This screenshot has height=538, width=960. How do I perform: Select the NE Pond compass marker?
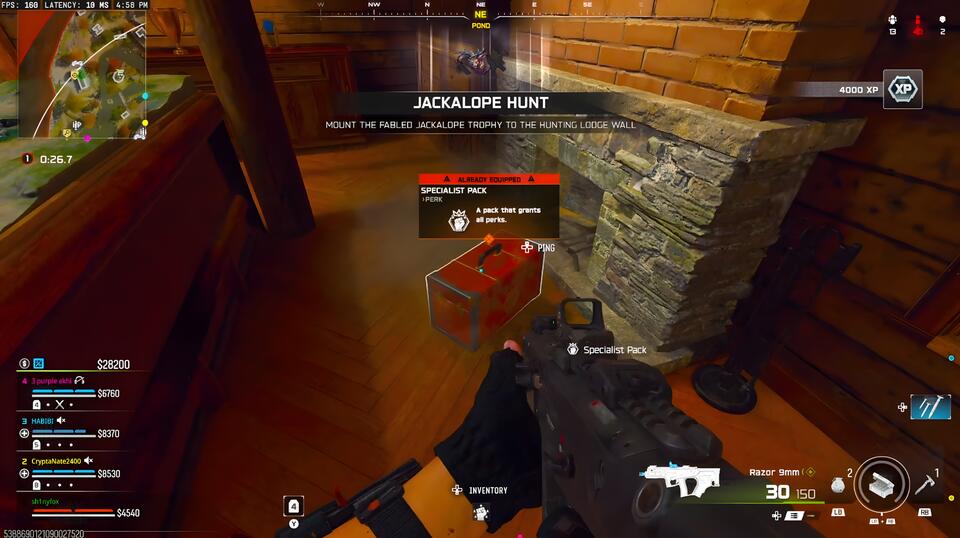481,20
